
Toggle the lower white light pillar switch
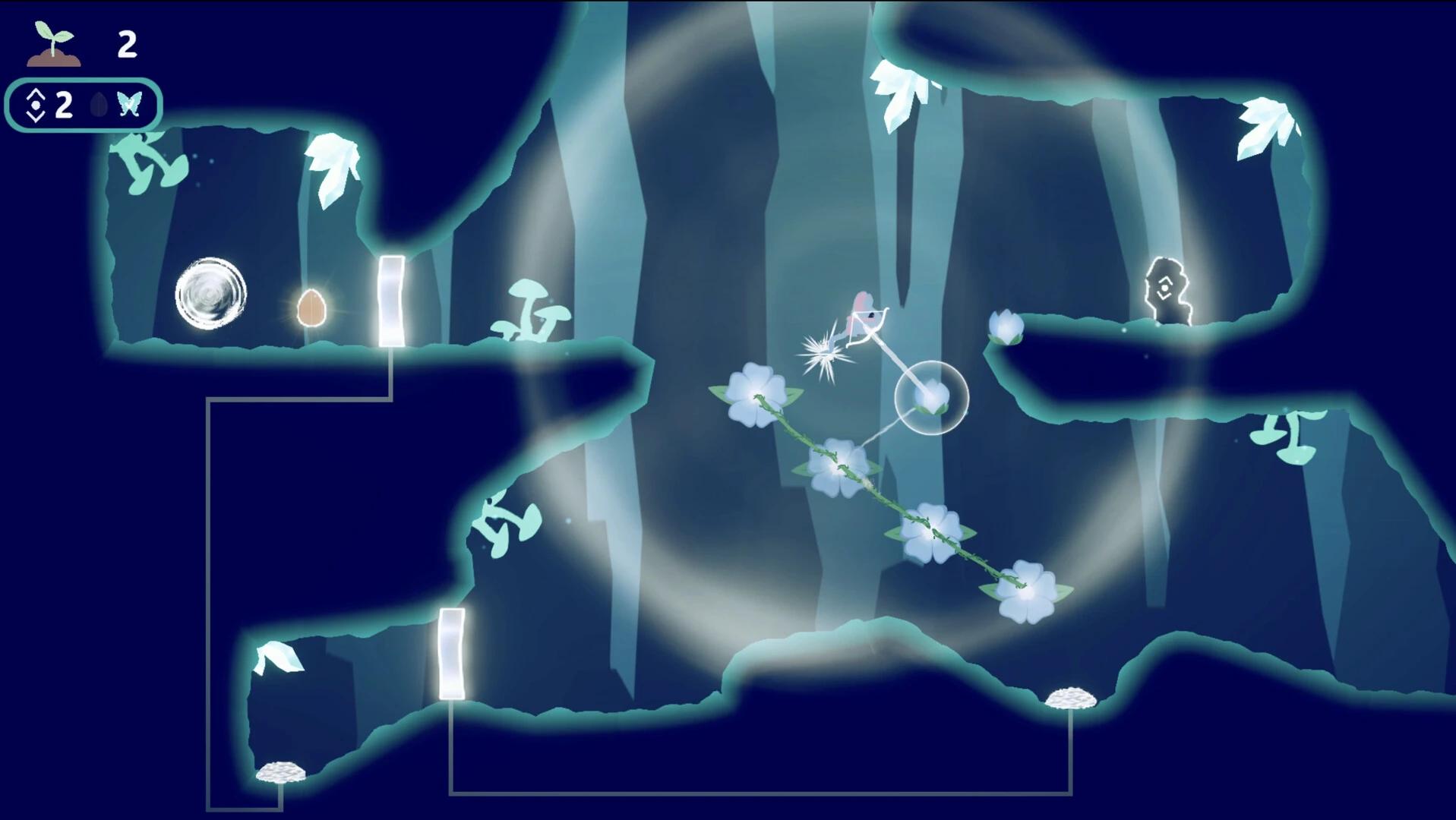click(450, 654)
